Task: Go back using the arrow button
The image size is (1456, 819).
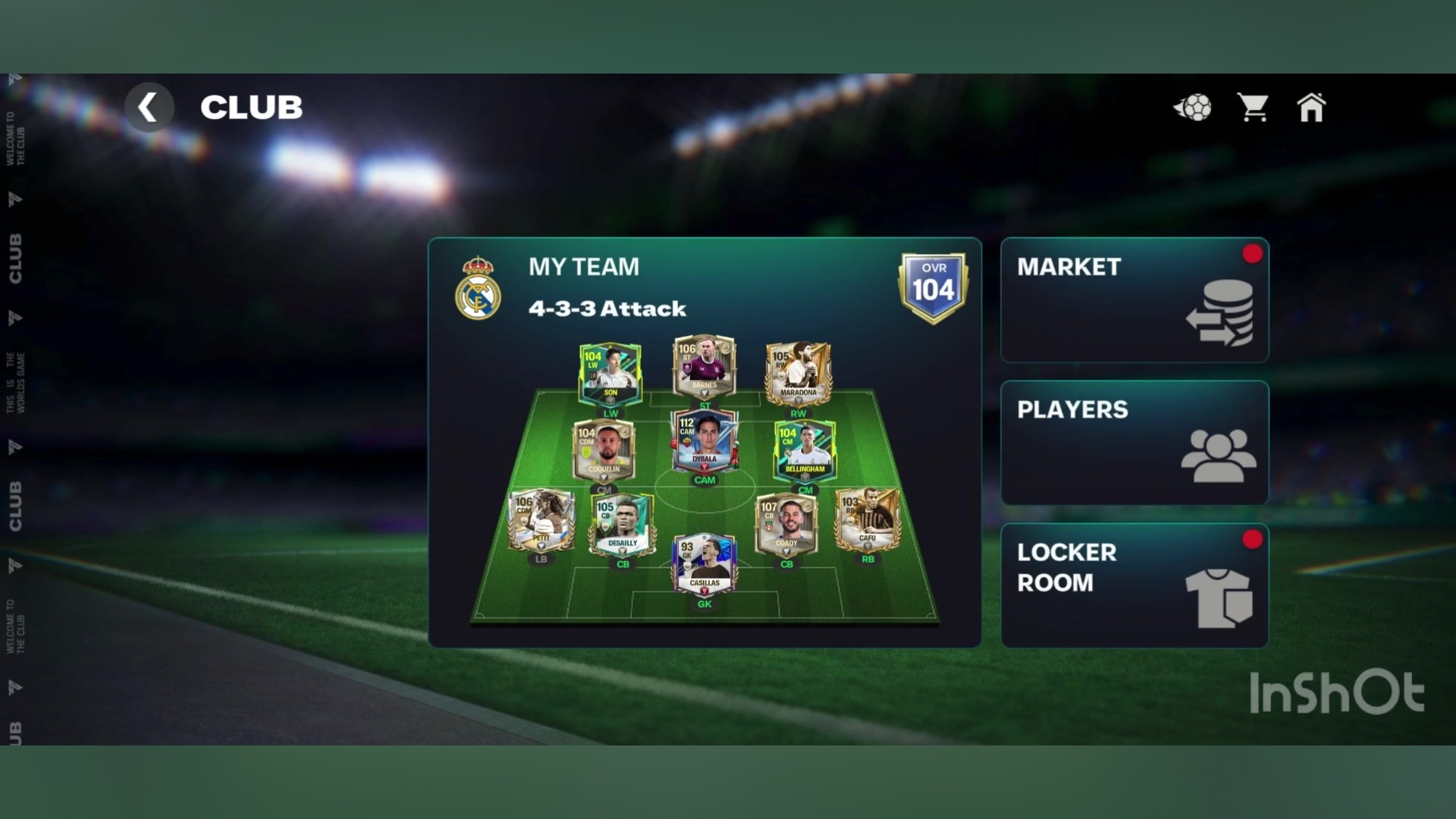Action: coord(149,107)
